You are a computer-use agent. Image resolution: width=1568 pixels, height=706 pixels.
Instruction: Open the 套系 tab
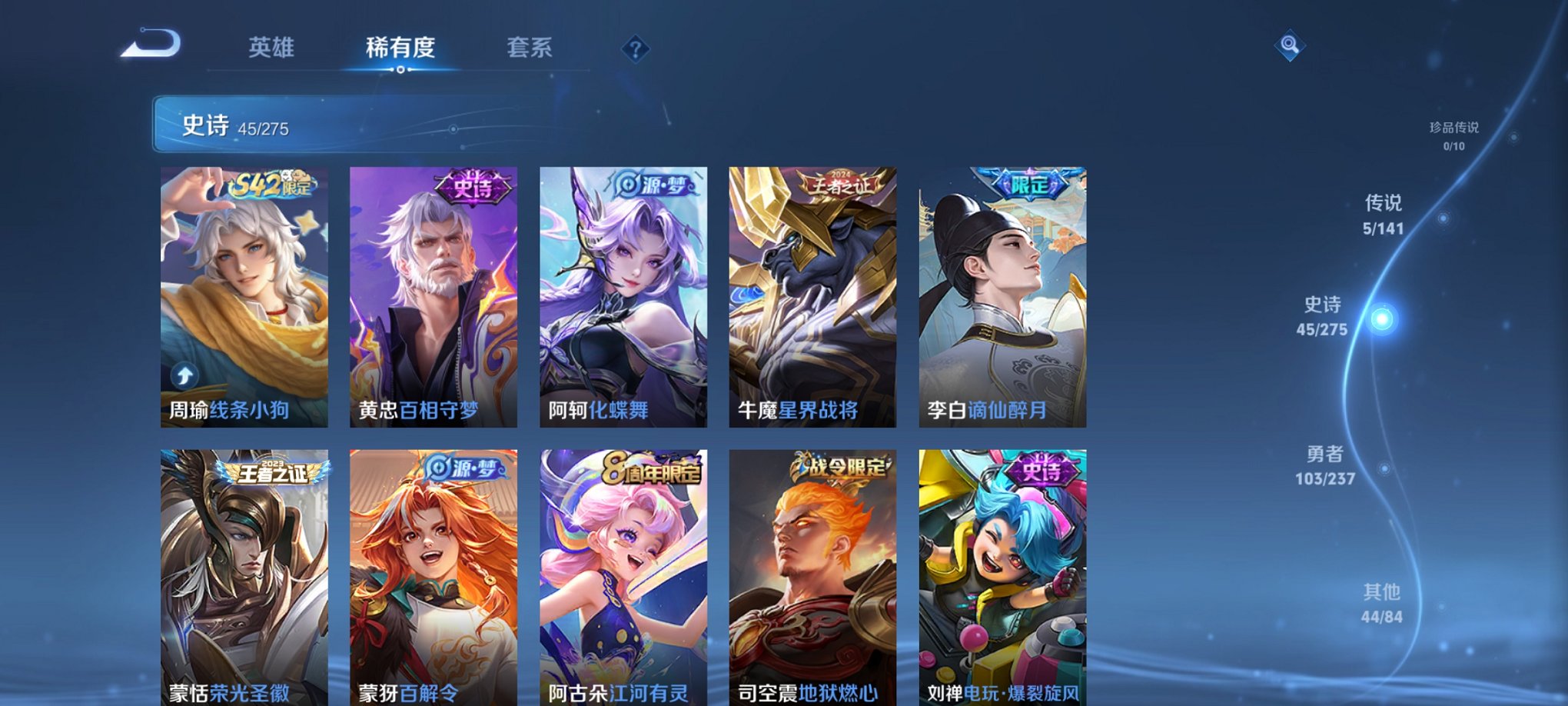pyautogui.click(x=533, y=46)
